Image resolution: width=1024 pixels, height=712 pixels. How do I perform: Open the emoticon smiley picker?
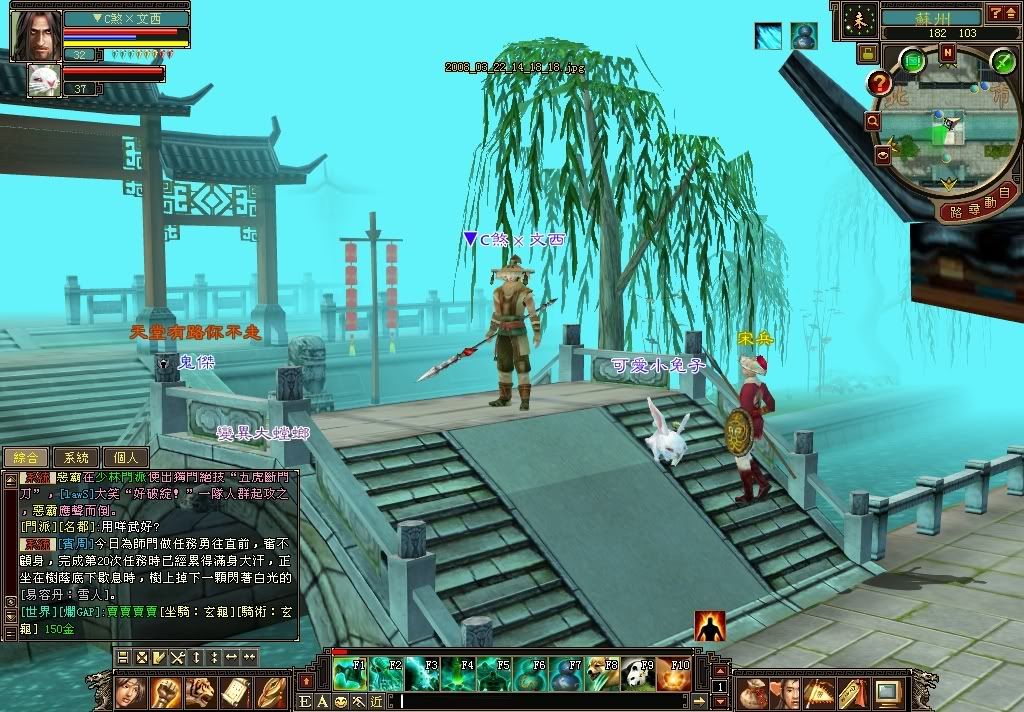pyautogui.click(x=340, y=701)
